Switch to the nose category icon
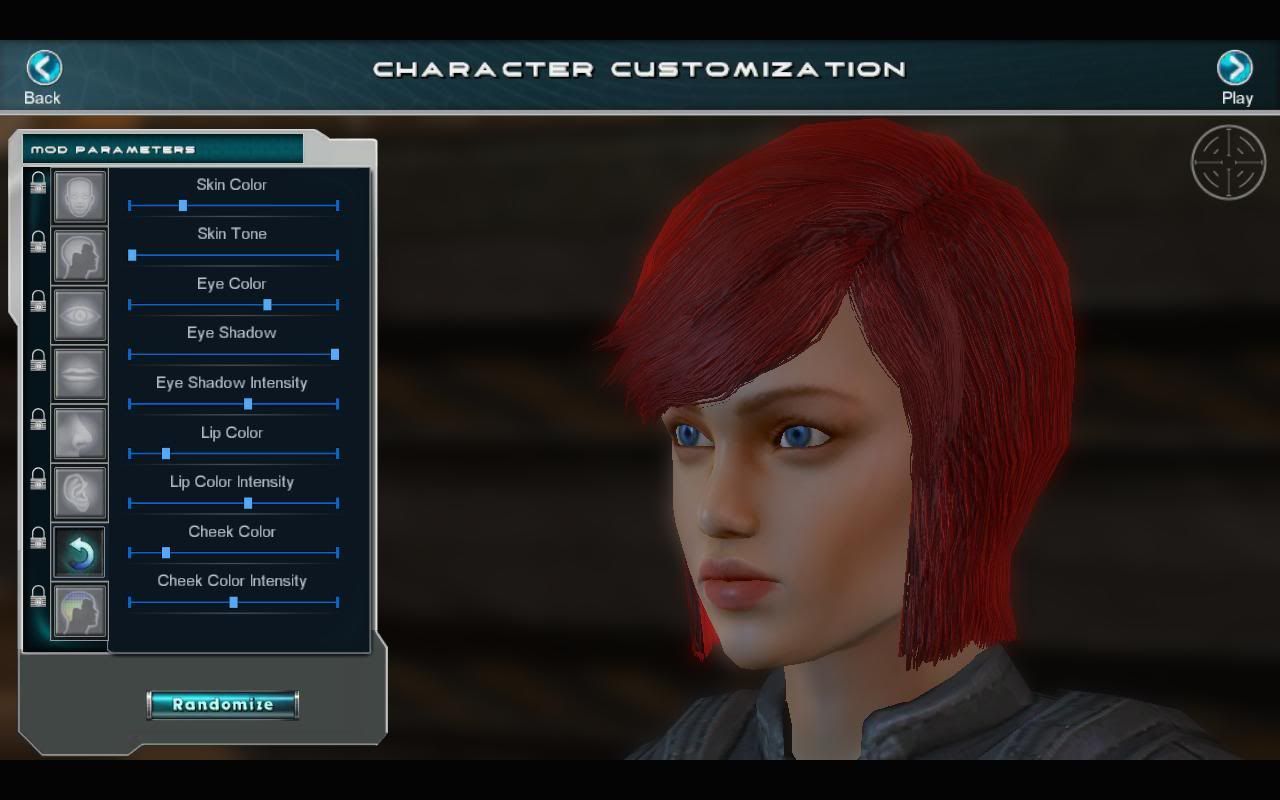The image size is (1280, 800). point(80,433)
